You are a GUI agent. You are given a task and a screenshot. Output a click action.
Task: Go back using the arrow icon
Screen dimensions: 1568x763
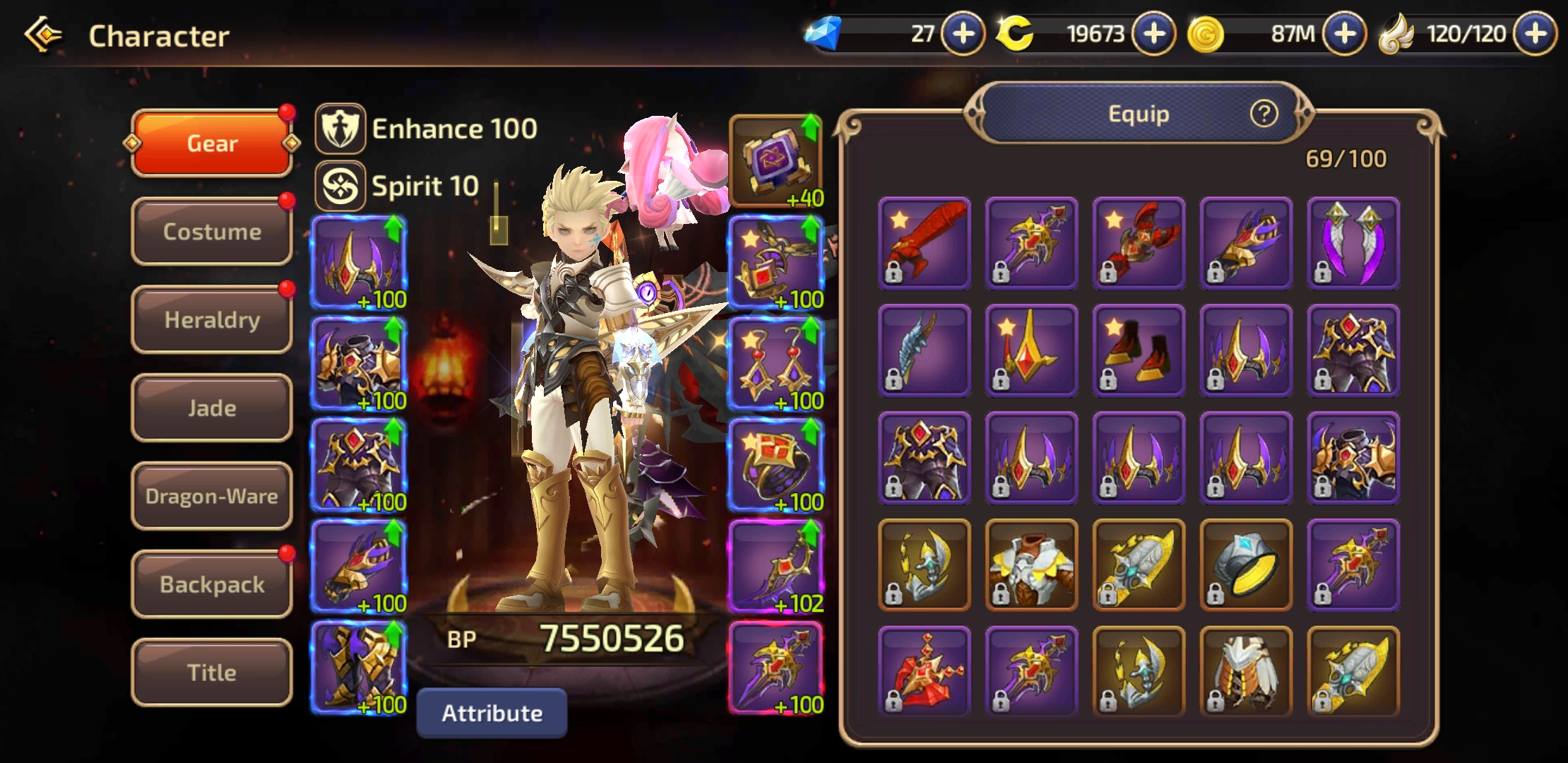point(44,35)
